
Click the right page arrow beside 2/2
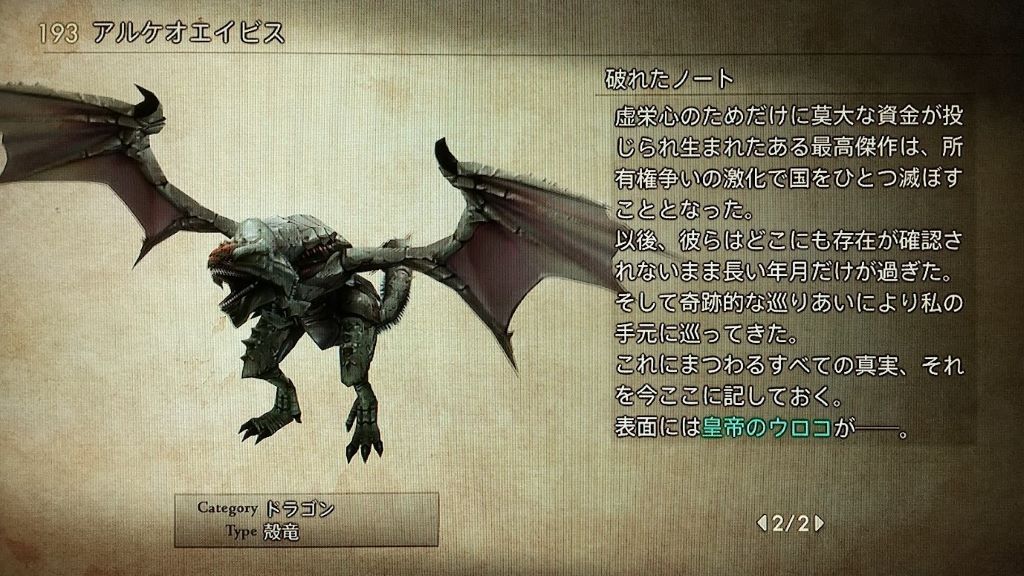coord(819,522)
